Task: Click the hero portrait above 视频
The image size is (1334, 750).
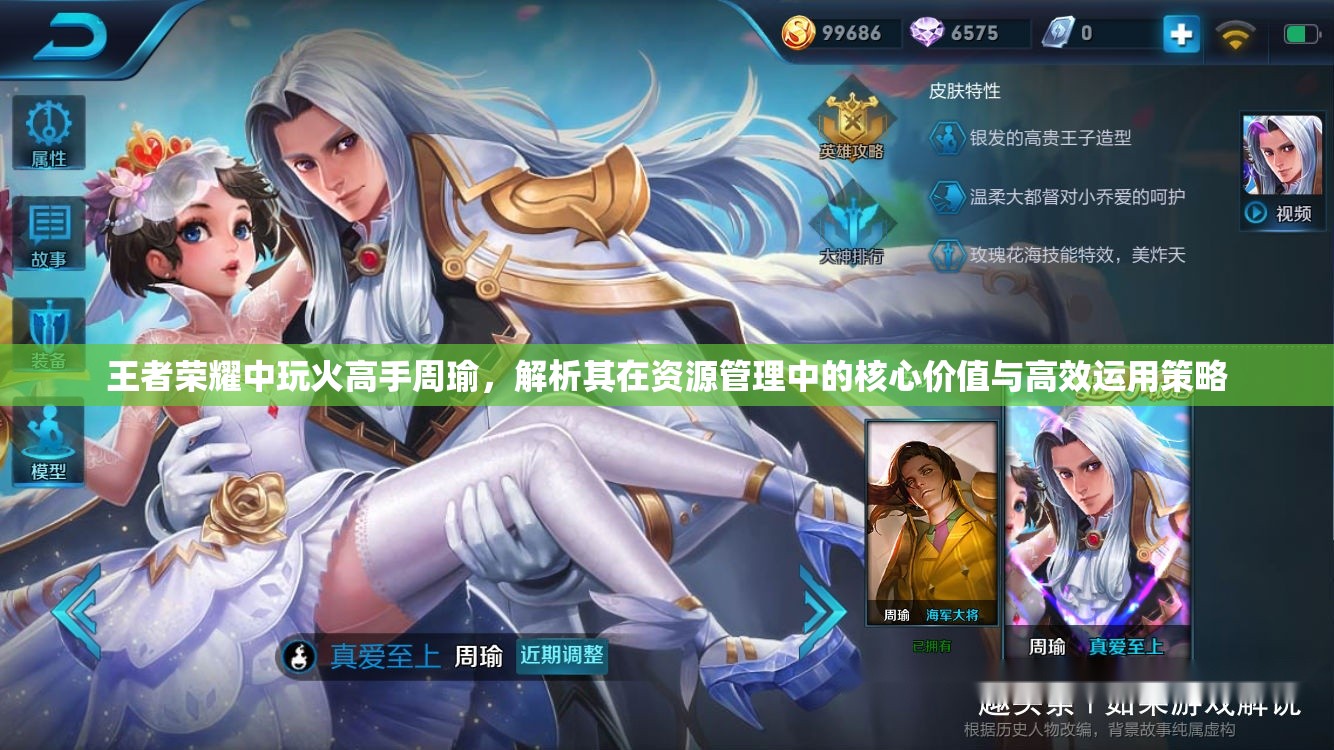Action: [x=1282, y=155]
